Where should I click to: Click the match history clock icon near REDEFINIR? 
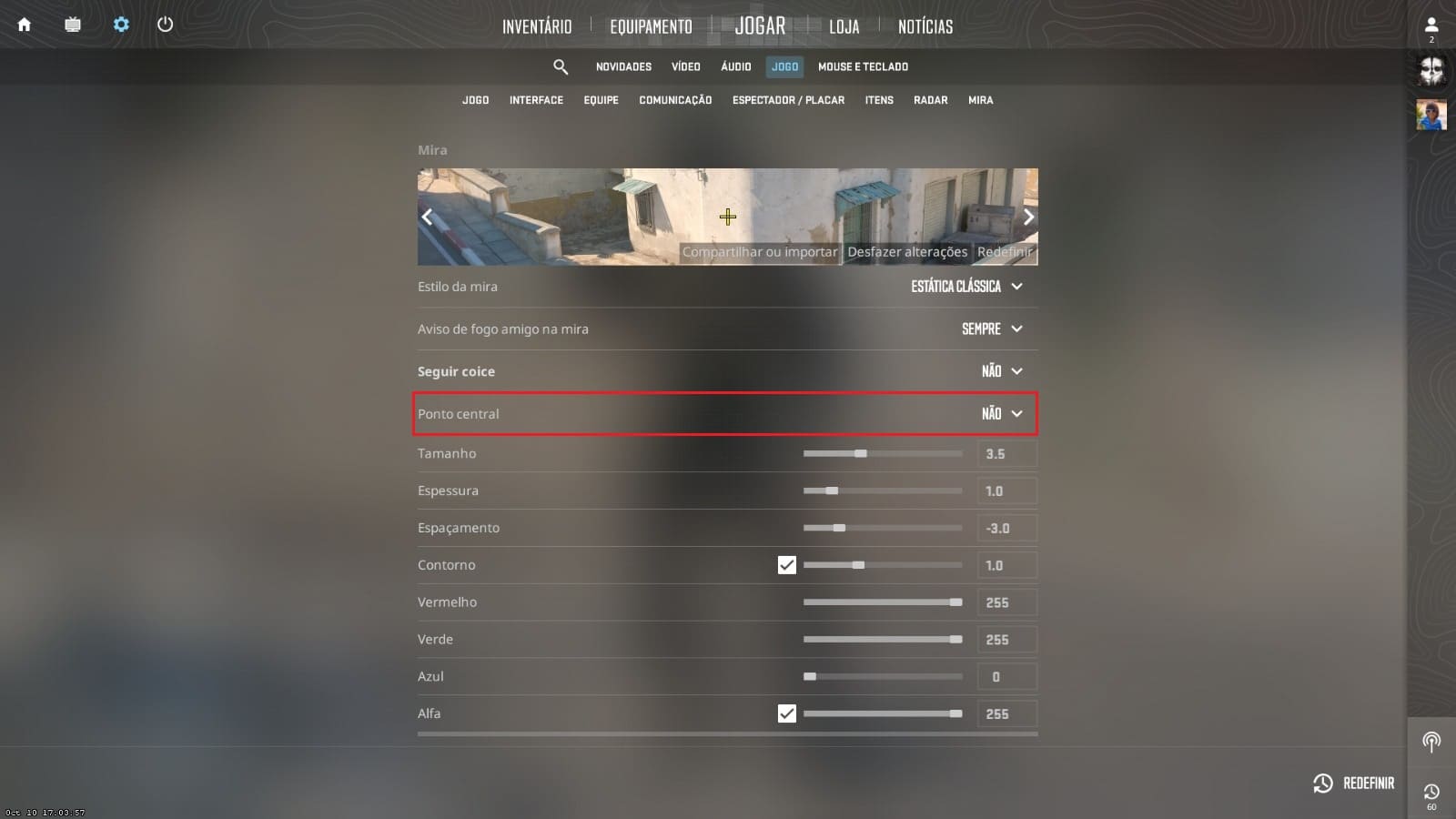coord(1432,792)
